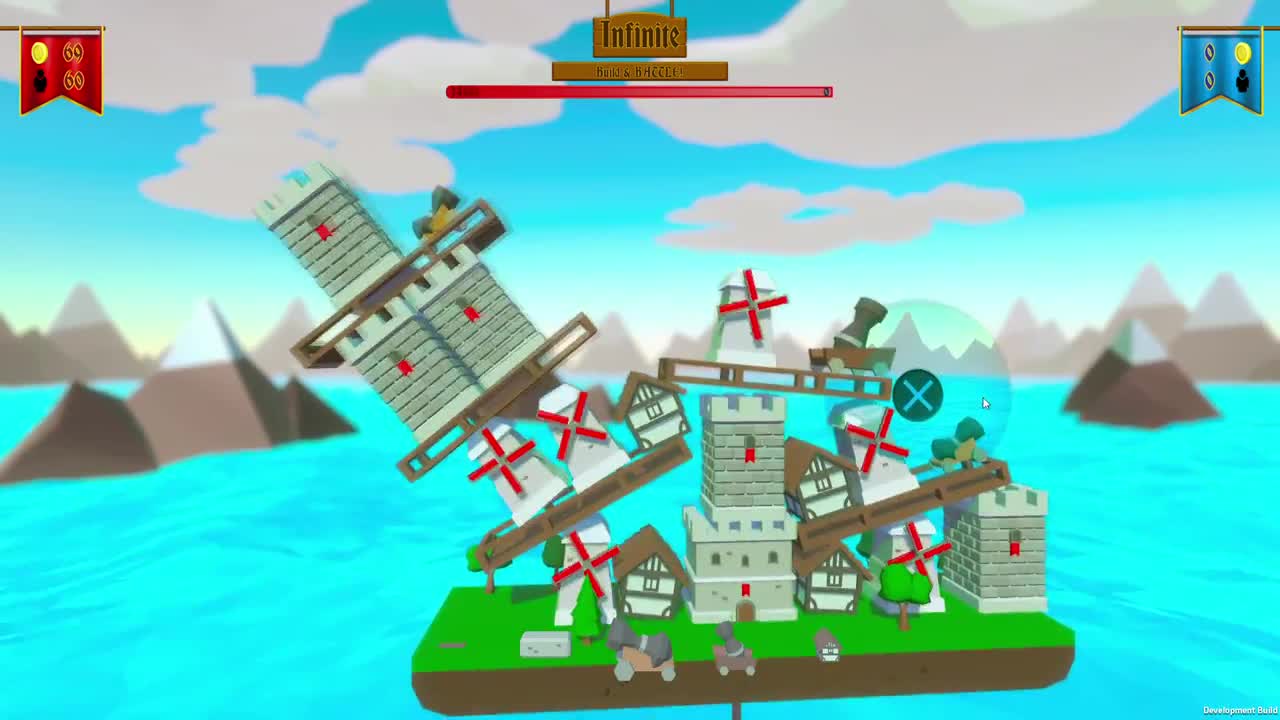
Task: Click the person silhouette on the blue enemy banner
Action: click(x=1242, y=81)
